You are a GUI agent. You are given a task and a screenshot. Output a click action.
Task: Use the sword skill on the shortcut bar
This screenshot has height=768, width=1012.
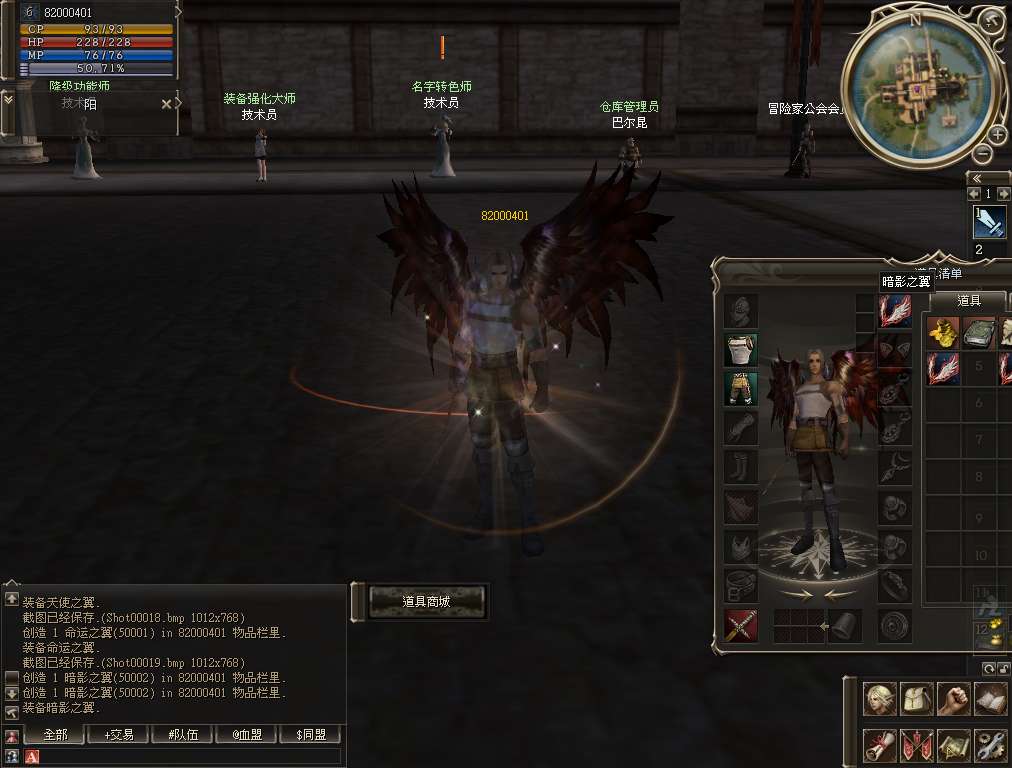tap(989, 221)
